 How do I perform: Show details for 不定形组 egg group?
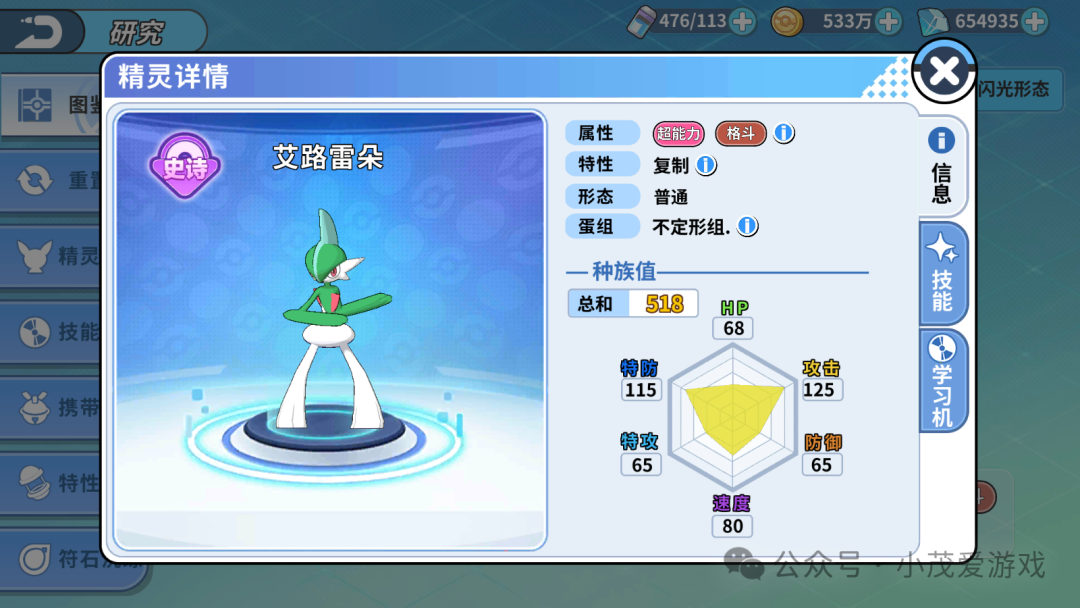747,227
